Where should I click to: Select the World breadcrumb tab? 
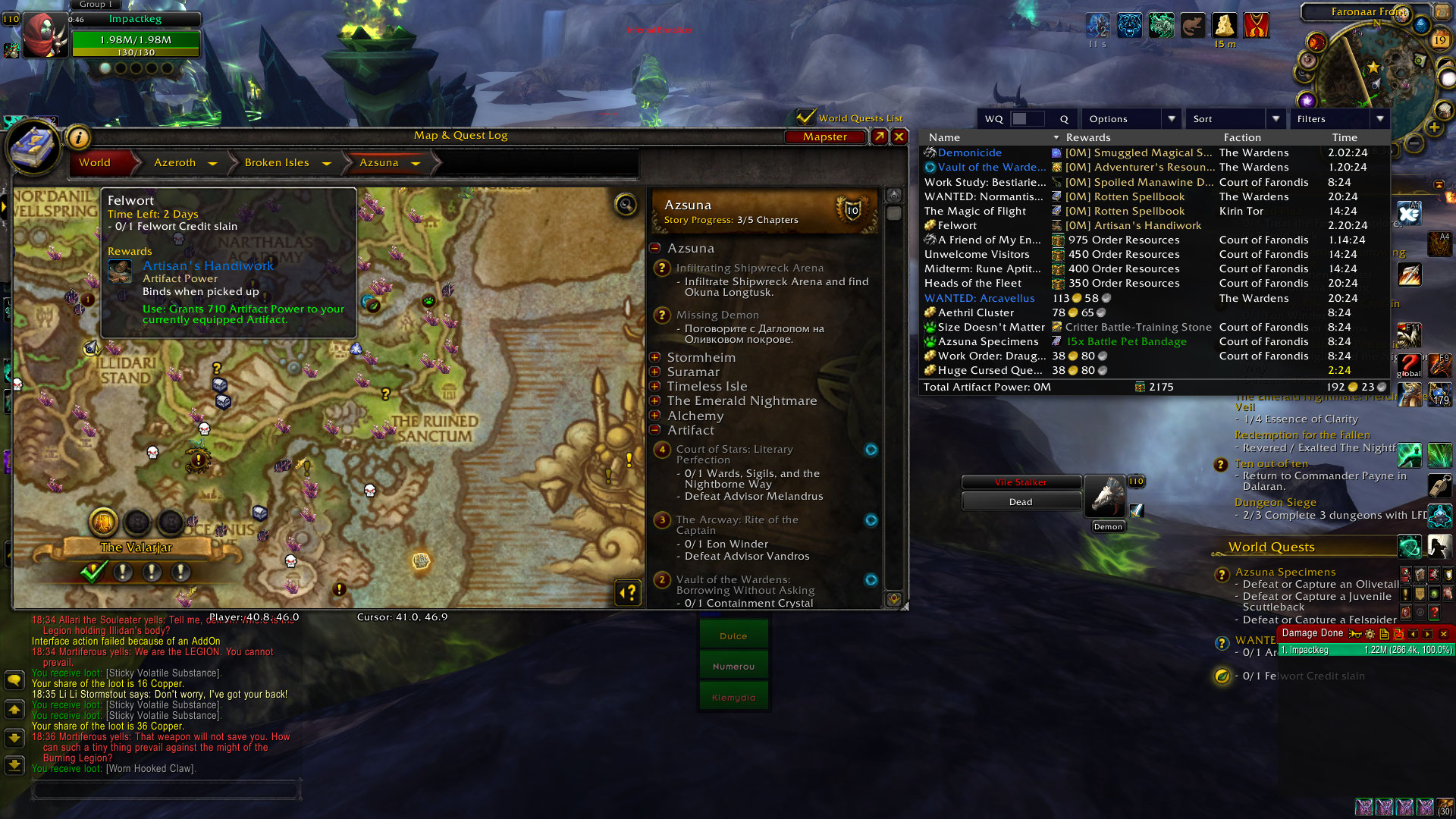click(x=95, y=162)
